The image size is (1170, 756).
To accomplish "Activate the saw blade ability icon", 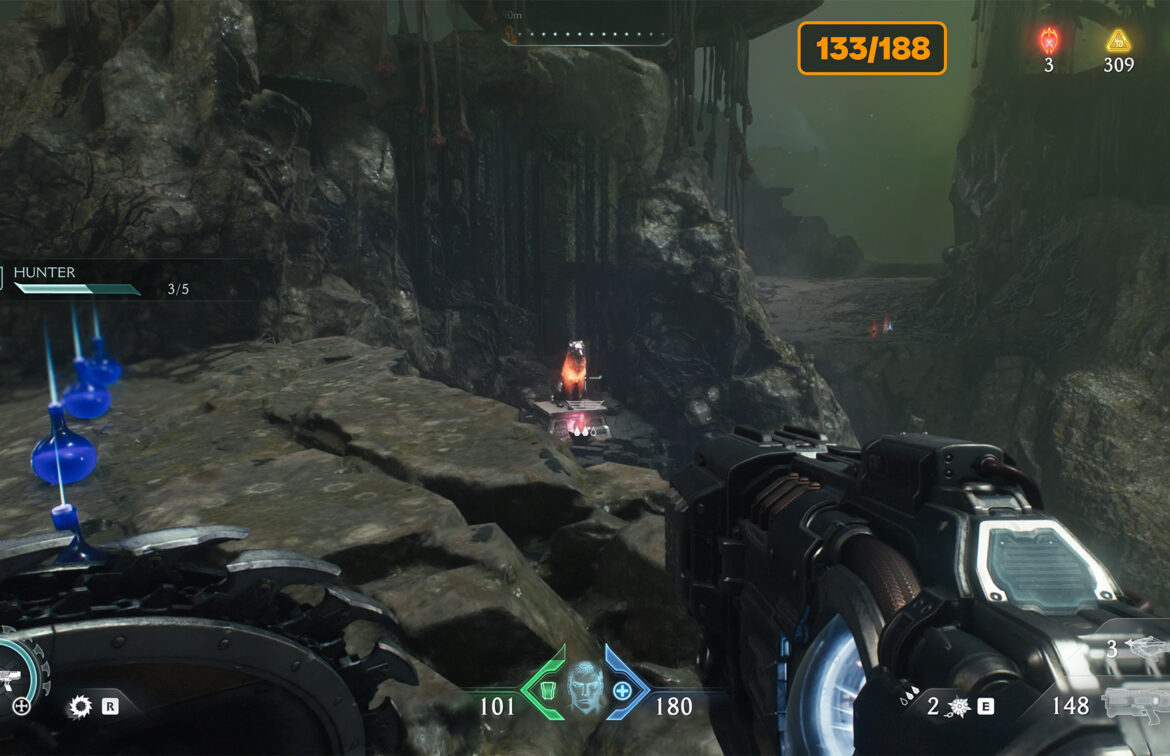I will (x=80, y=707).
